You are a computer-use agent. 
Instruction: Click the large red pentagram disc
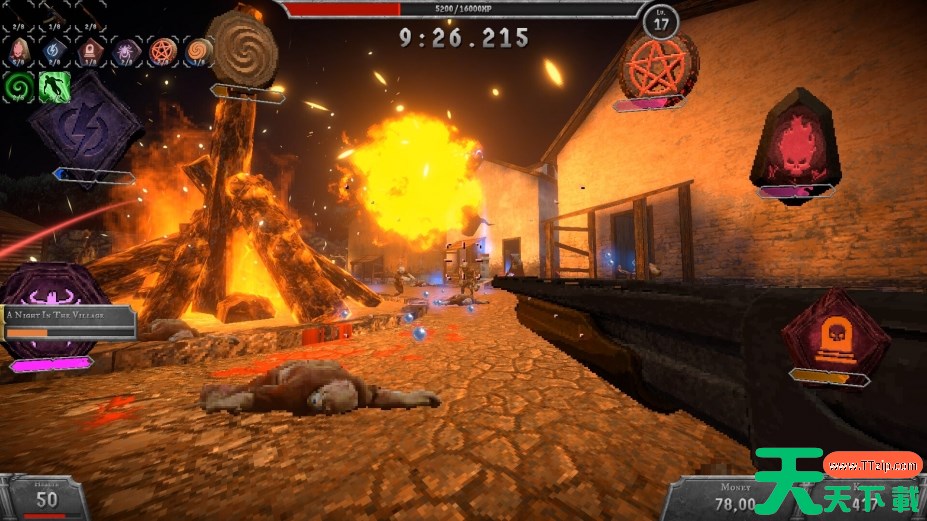pos(657,64)
